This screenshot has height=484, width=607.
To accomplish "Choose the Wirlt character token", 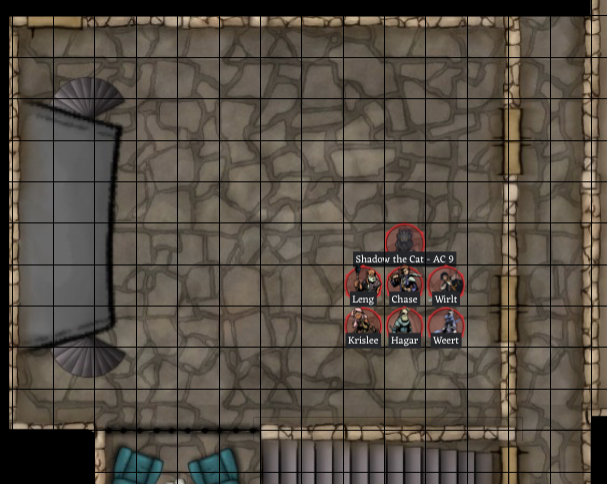I will point(446,282).
